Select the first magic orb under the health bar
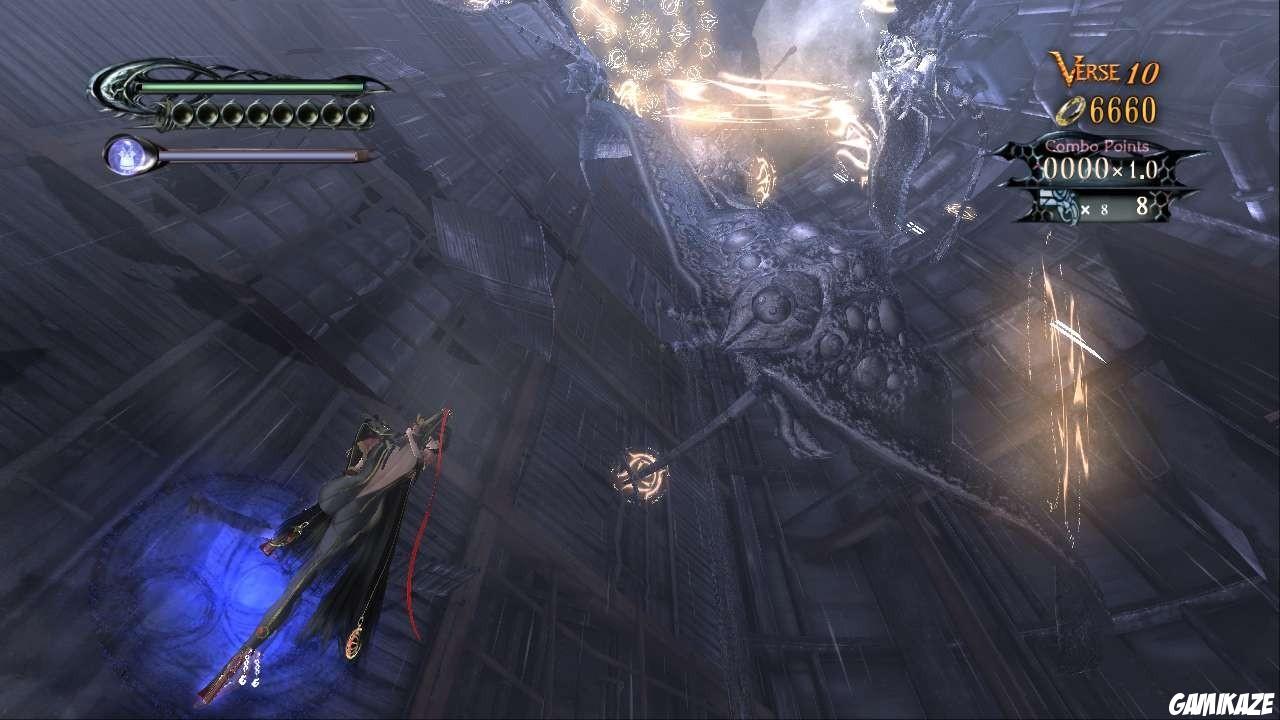 [x=181, y=114]
